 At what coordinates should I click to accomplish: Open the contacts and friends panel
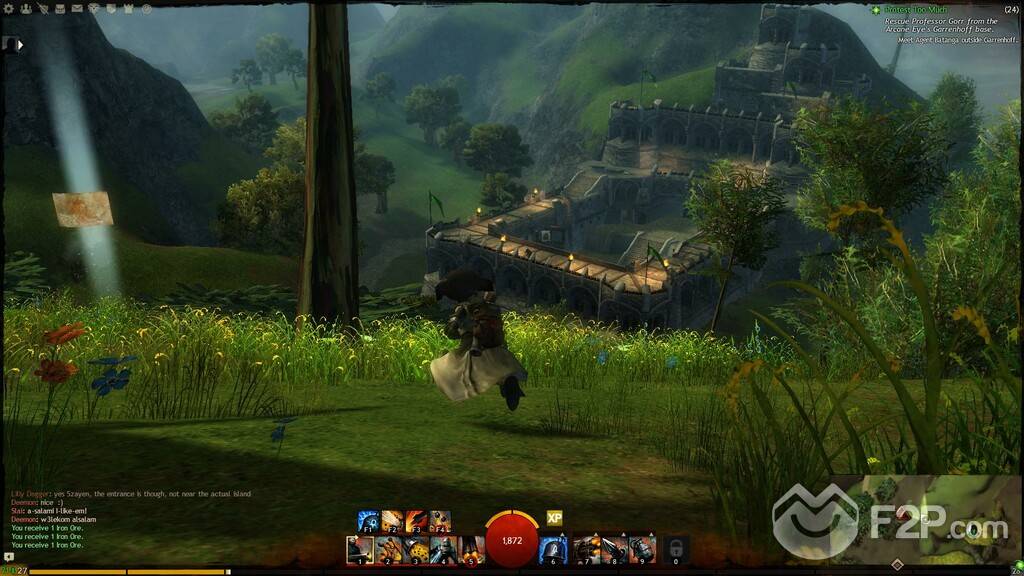point(26,8)
